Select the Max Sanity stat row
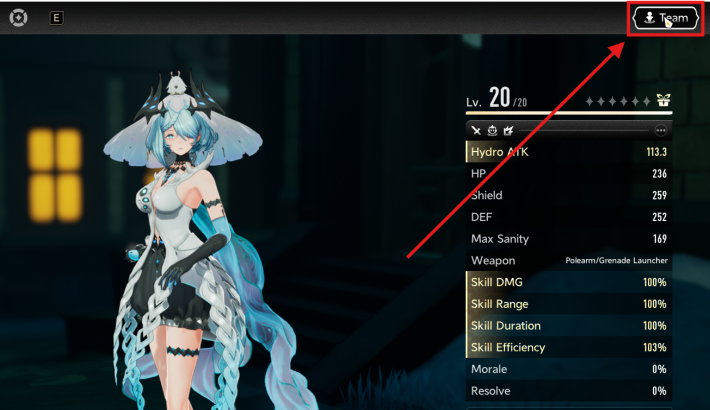The height and width of the screenshot is (410, 710). pos(568,239)
